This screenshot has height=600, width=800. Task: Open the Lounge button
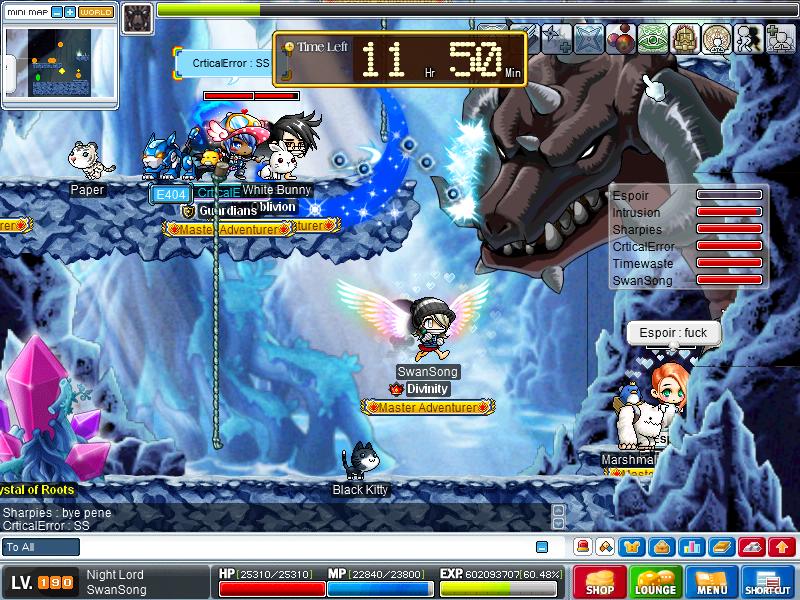click(x=656, y=582)
